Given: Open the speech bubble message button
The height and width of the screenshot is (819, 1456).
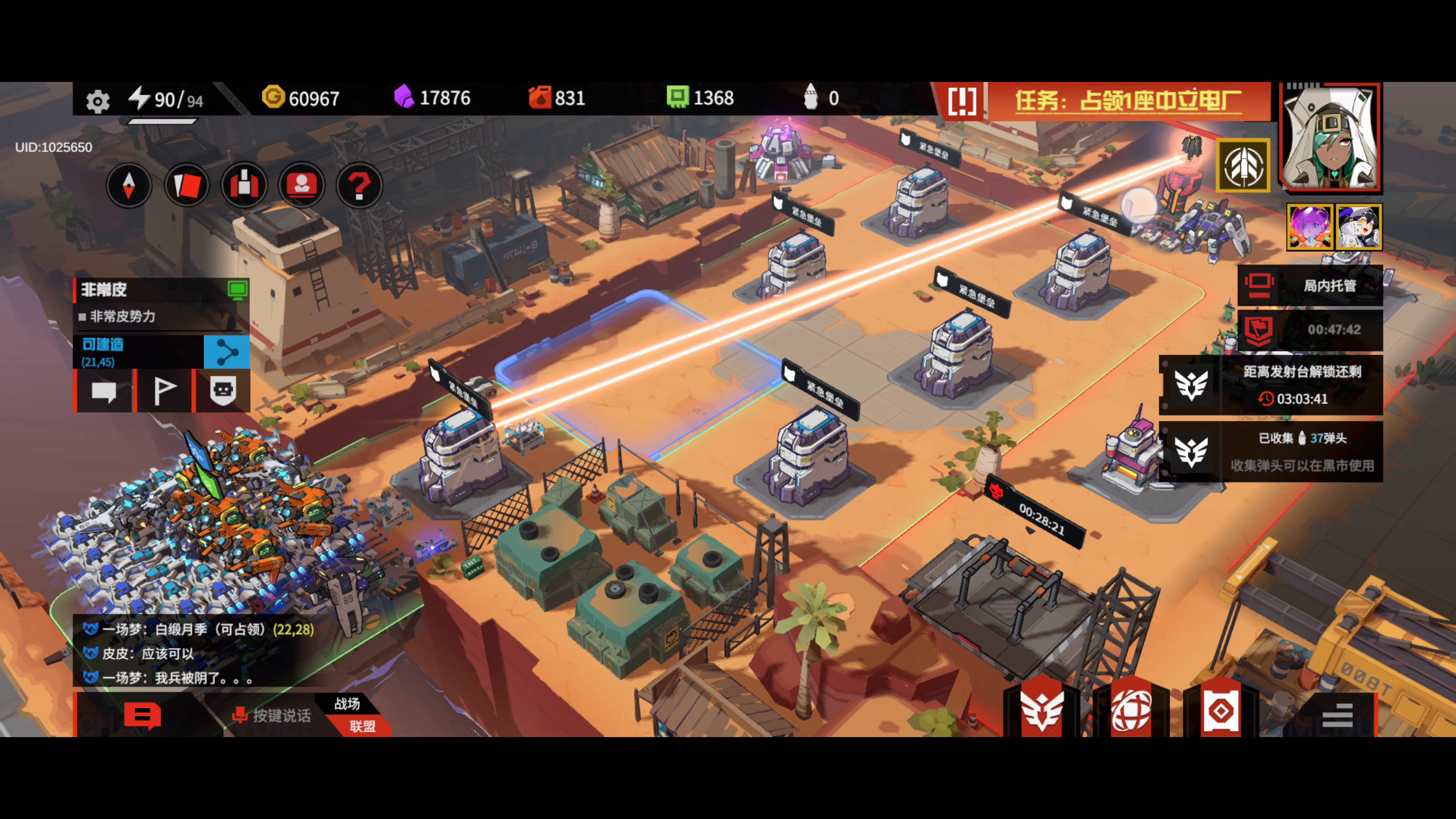Looking at the screenshot, I should (x=104, y=391).
